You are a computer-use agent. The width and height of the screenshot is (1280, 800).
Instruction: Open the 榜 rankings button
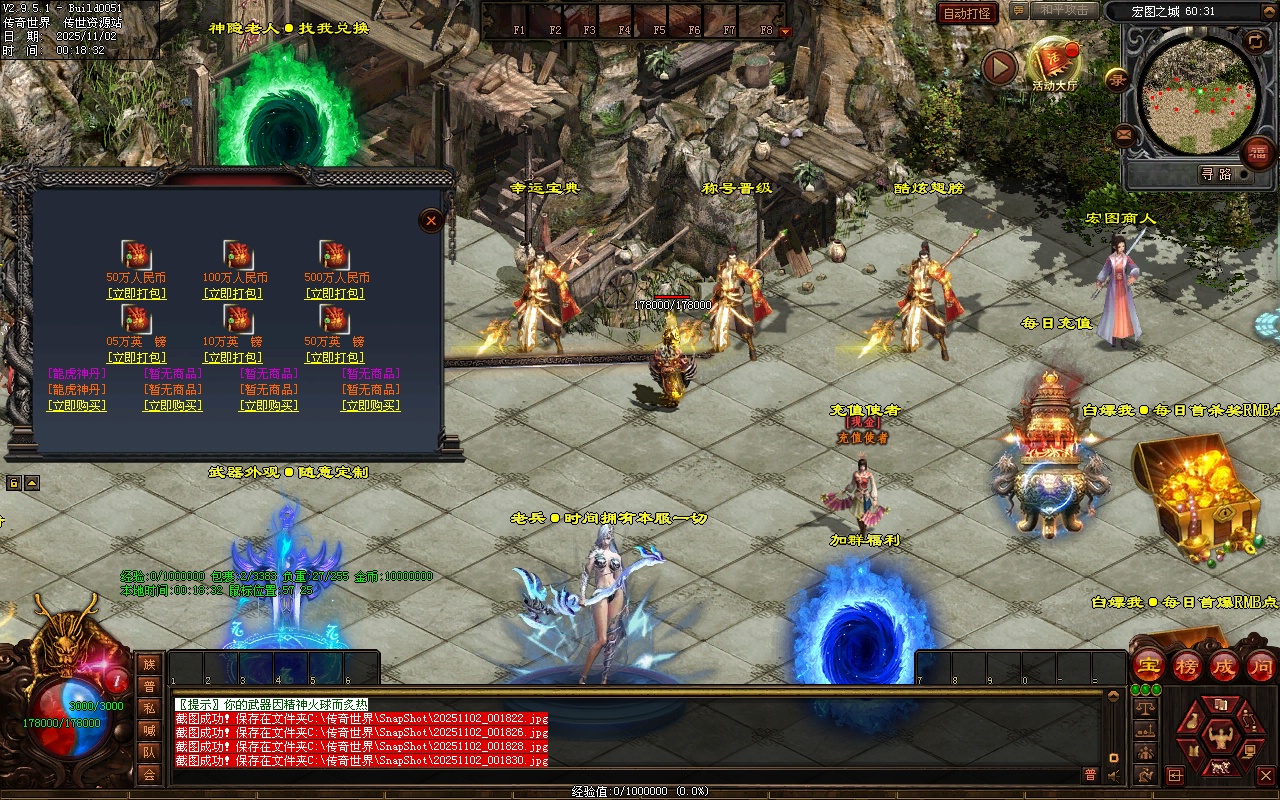(1187, 665)
